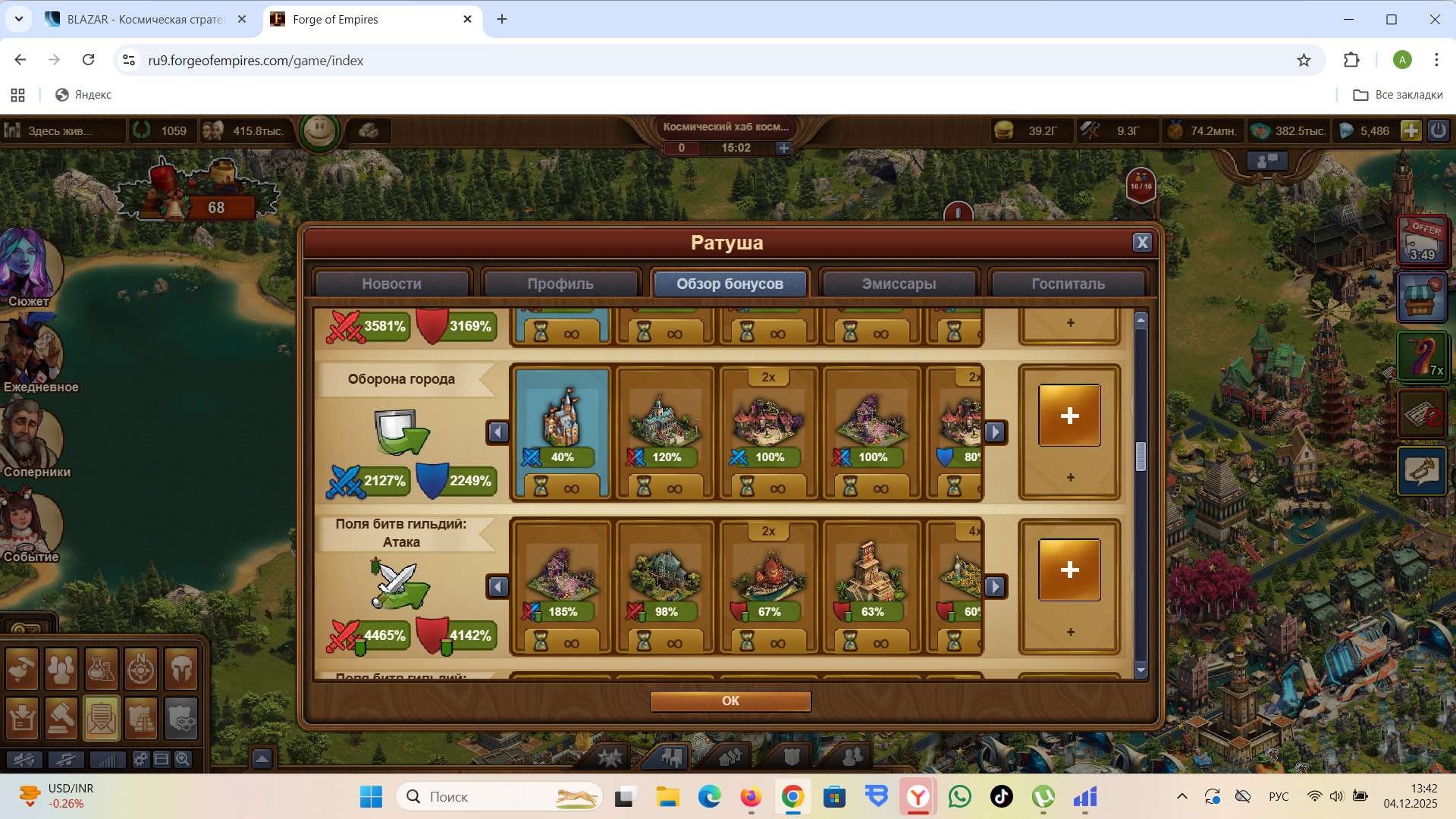
Task: Click the down arrow of the dialog scrollbar
Action: pyautogui.click(x=1140, y=670)
